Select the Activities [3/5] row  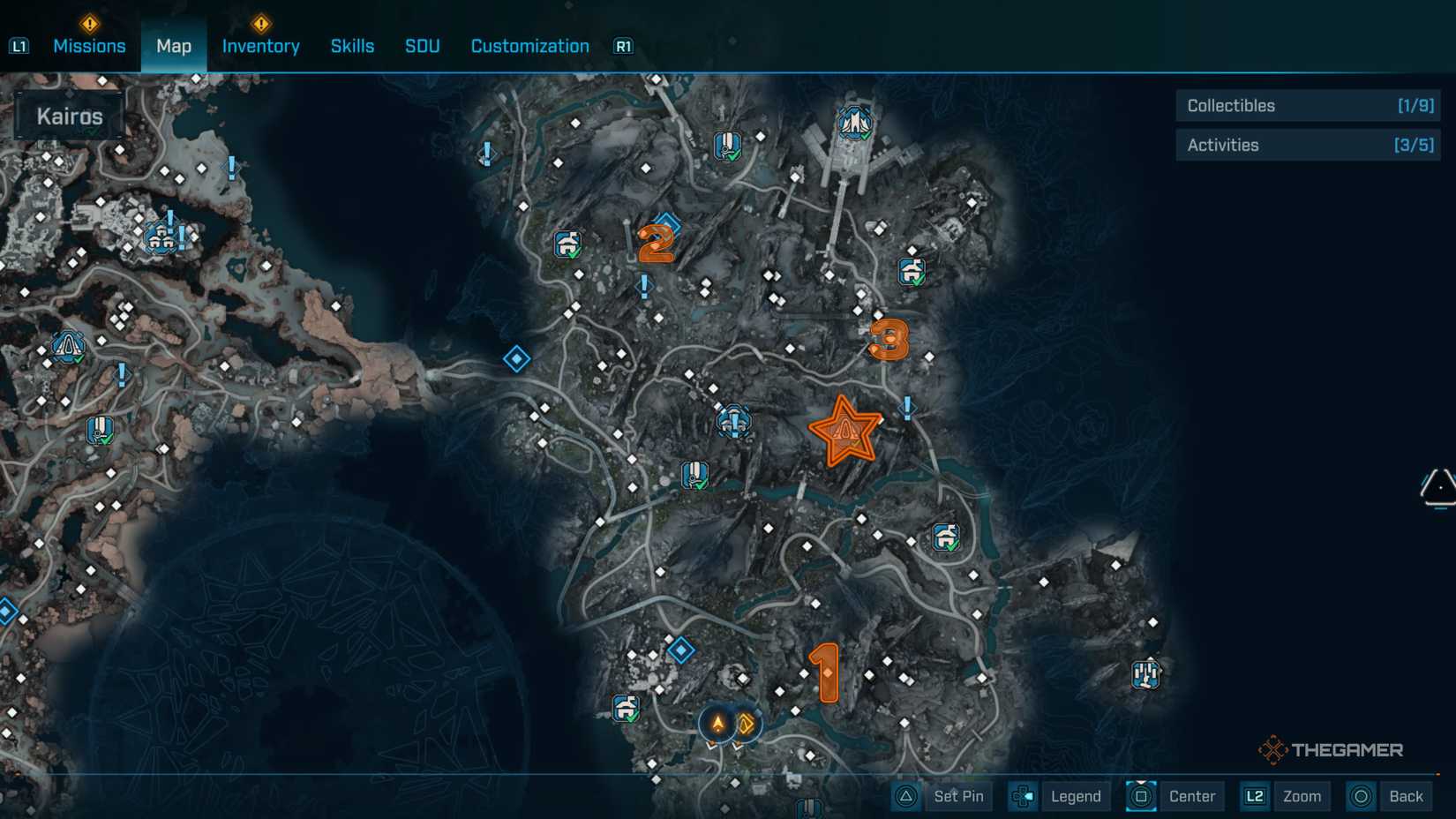click(x=1307, y=144)
